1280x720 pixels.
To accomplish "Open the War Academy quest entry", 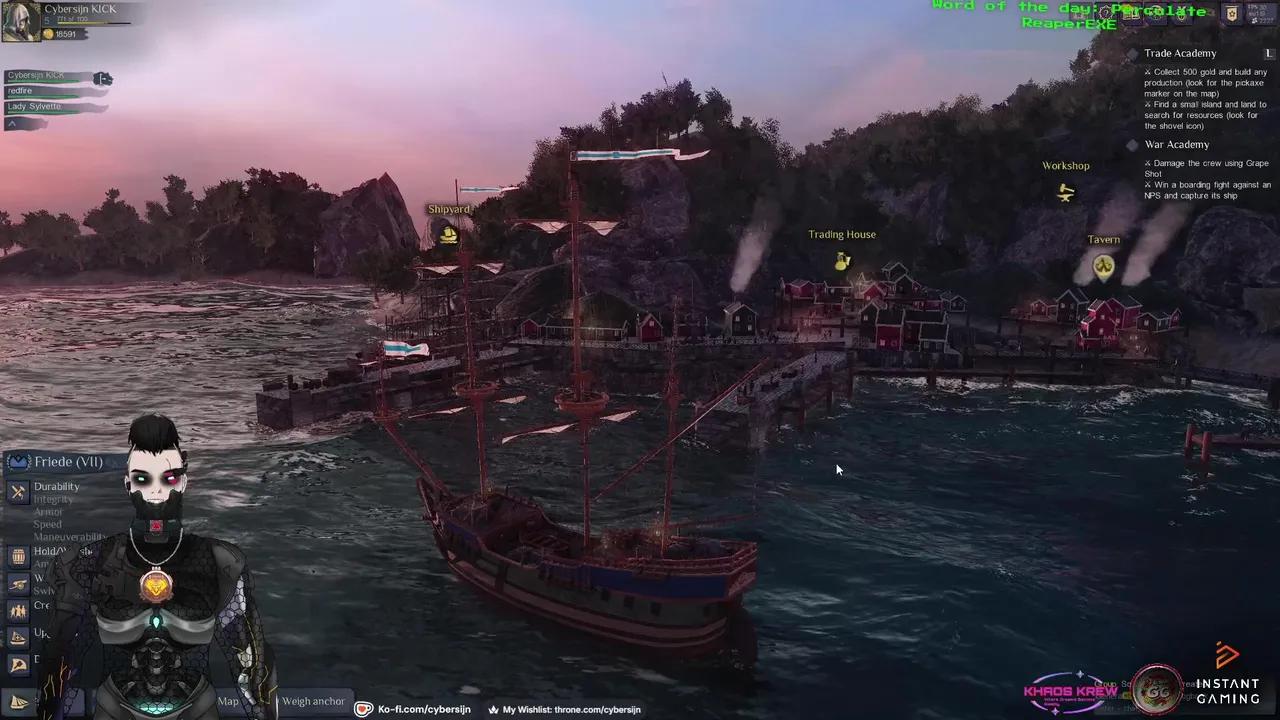I will click(1176, 145).
